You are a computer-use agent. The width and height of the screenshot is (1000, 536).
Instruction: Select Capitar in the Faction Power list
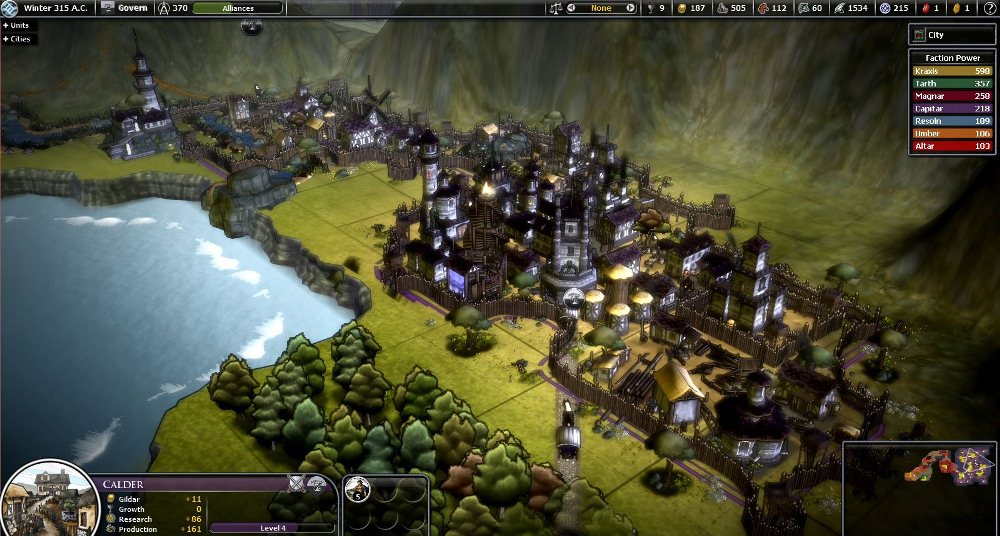(x=952, y=109)
